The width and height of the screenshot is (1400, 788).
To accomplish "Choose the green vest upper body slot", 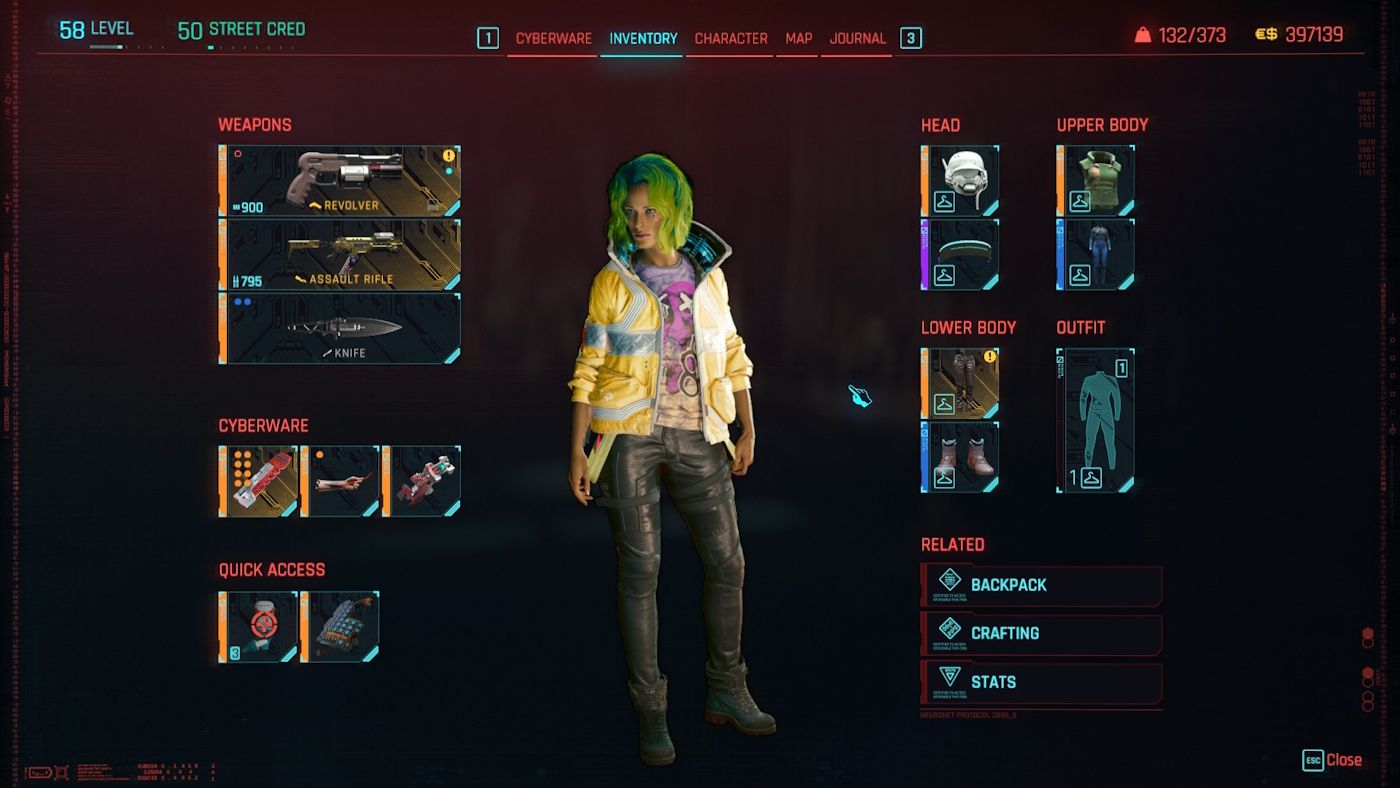I will [x=1096, y=181].
